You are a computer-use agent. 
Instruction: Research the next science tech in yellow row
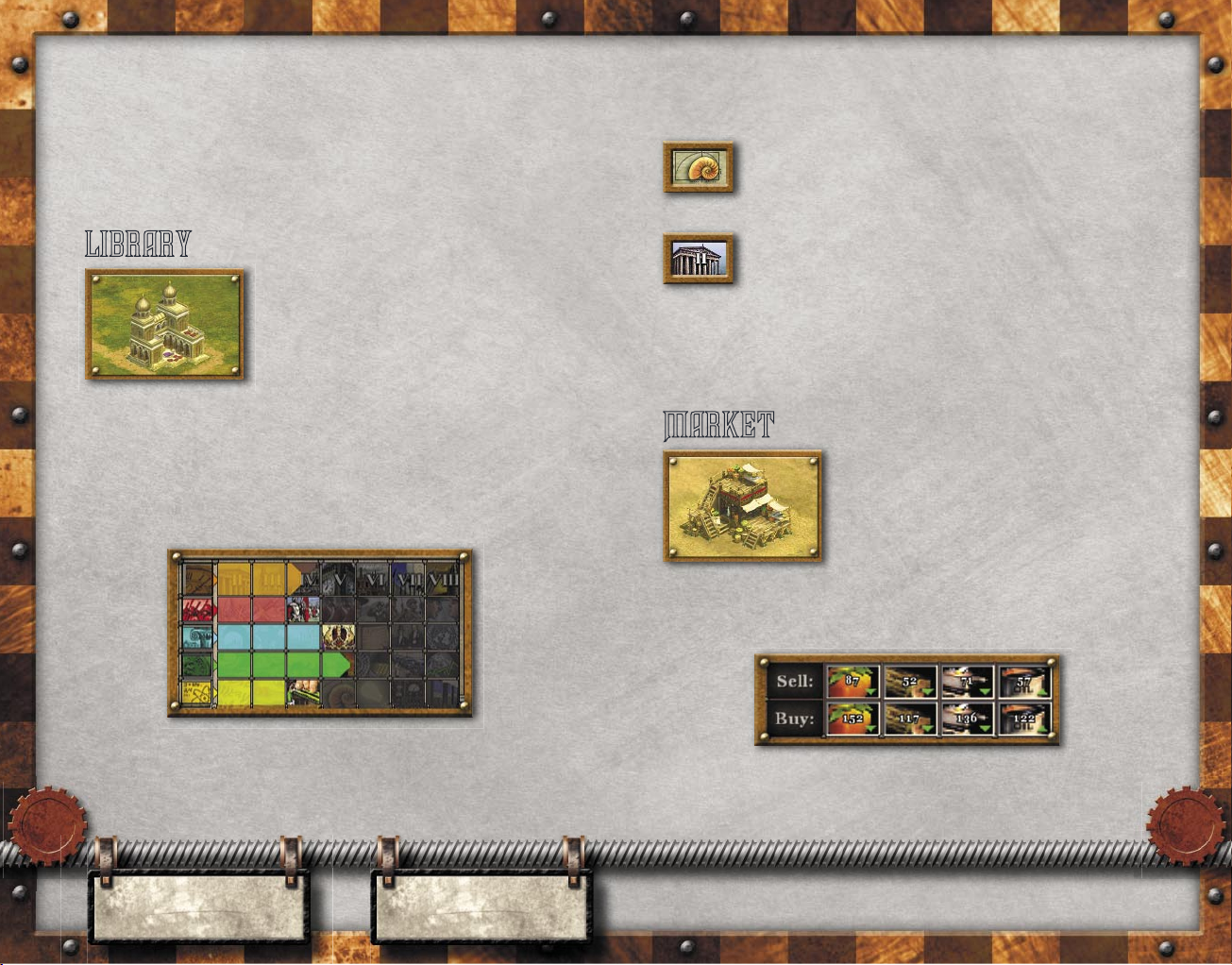(303, 694)
